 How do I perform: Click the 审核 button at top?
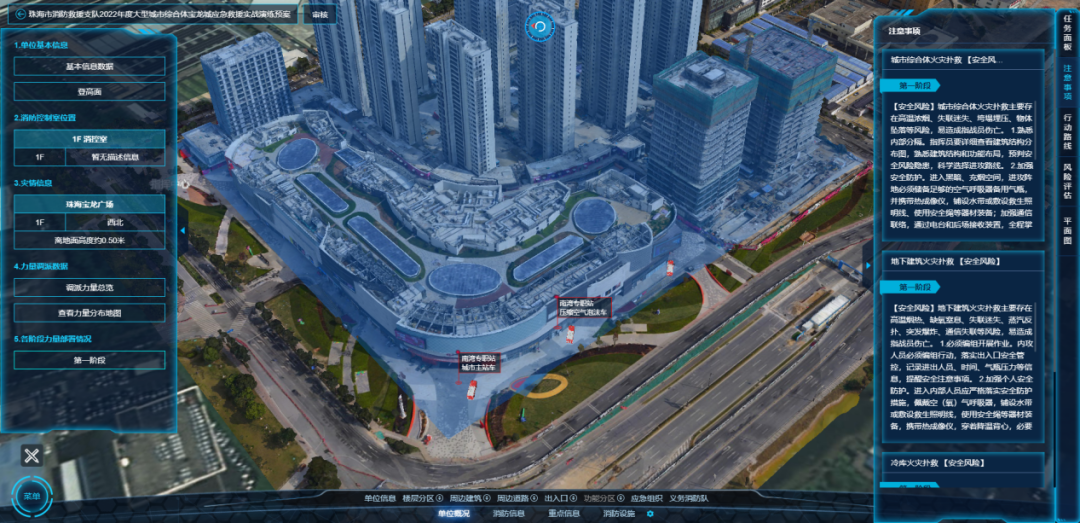pyautogui.click(x=319, y=15)
